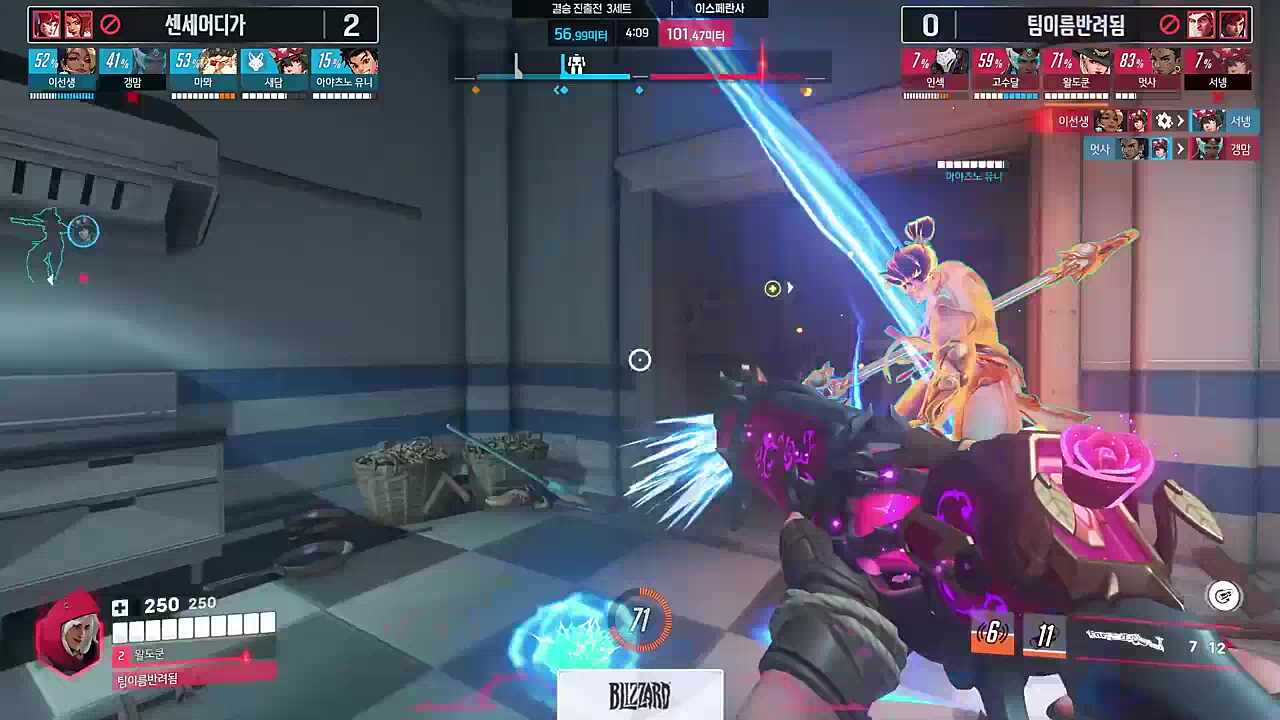Select player 아야츠노 유니 in the team roster
Screen dimensions: 1280x720
tap(344, 68)
